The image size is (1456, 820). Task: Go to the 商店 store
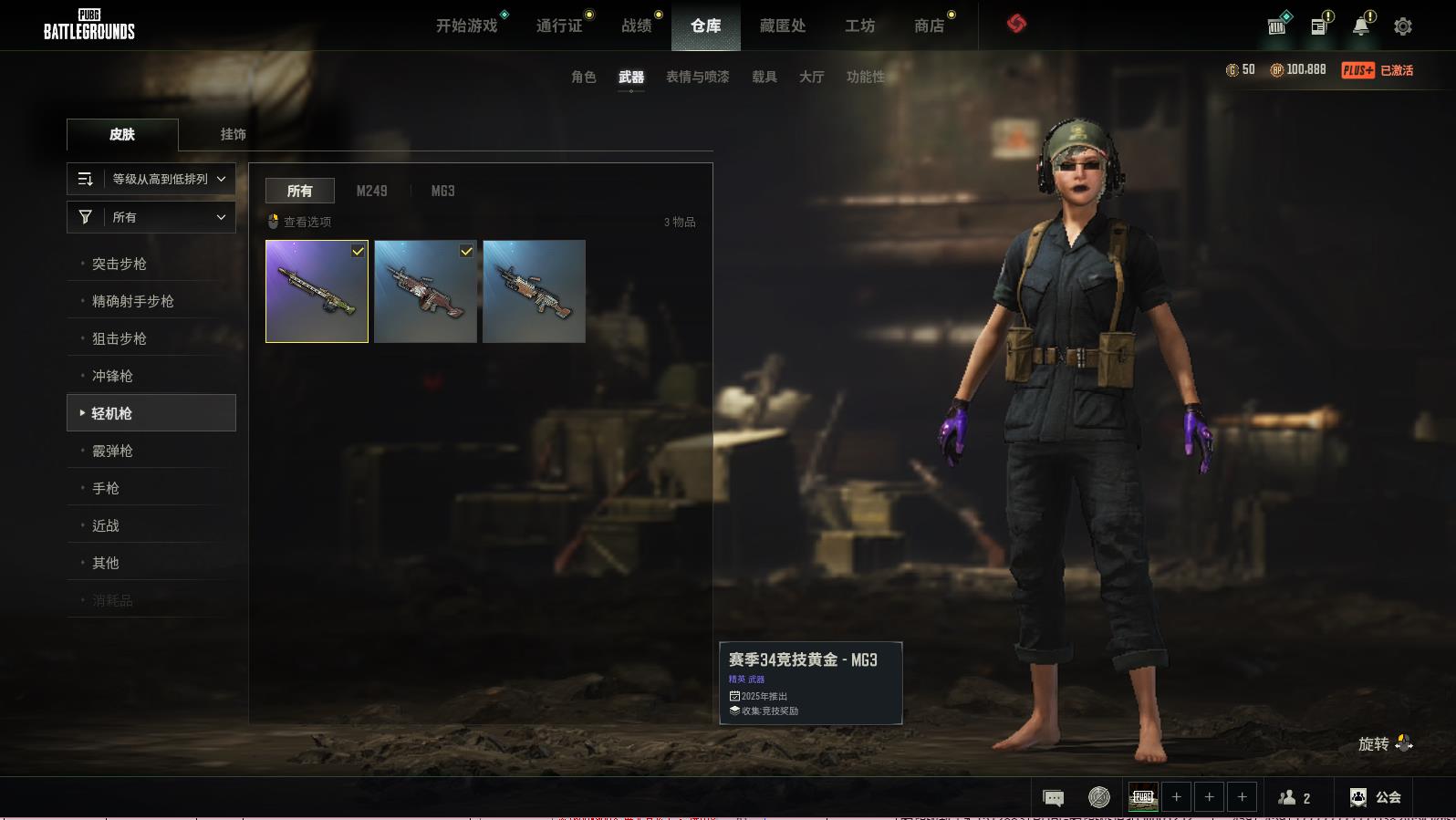tap(929, 26)
